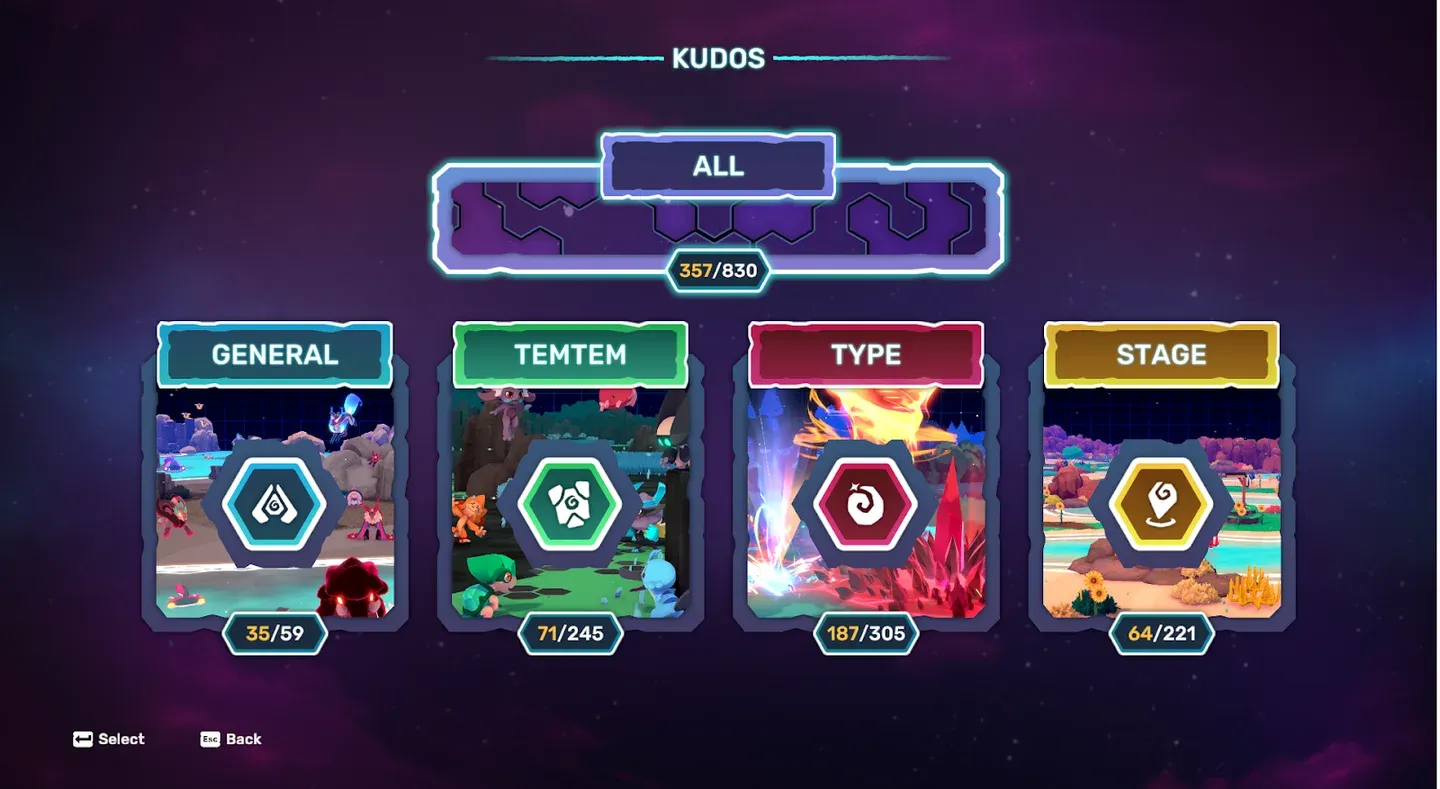Click the 357/830 overall progress badge

(718, 269)
